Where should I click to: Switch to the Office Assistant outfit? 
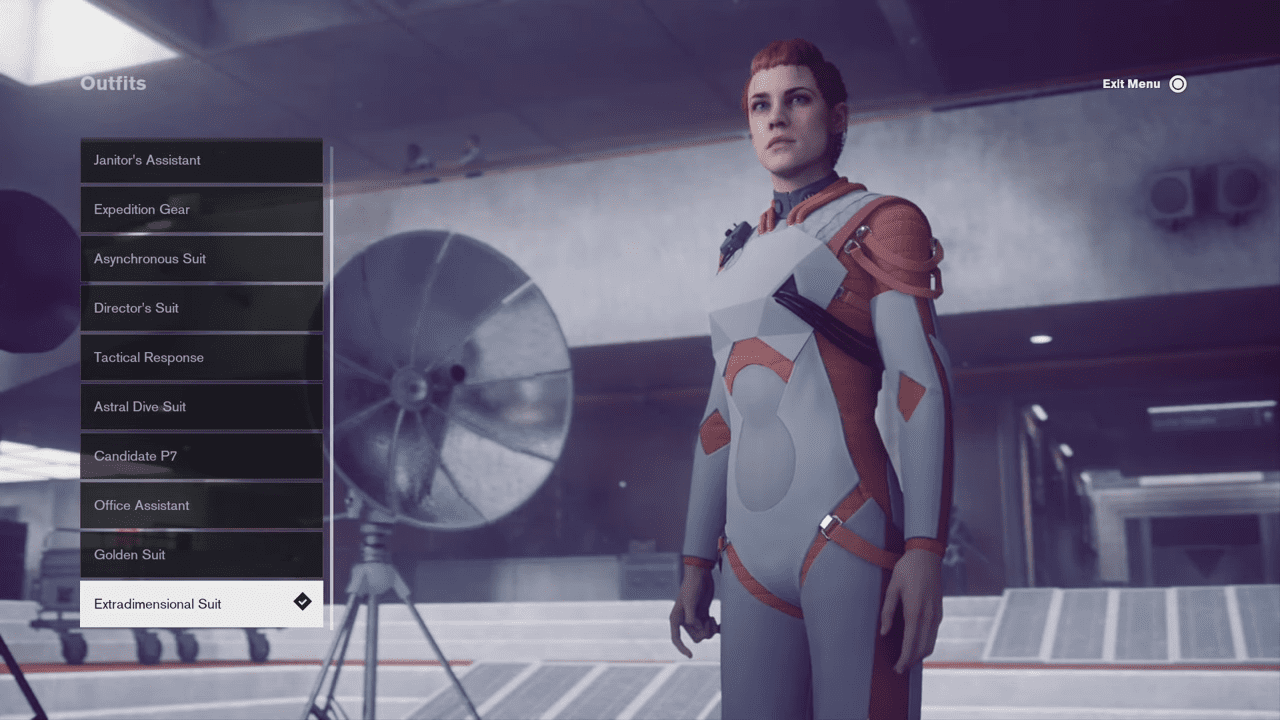click(201, 505)
